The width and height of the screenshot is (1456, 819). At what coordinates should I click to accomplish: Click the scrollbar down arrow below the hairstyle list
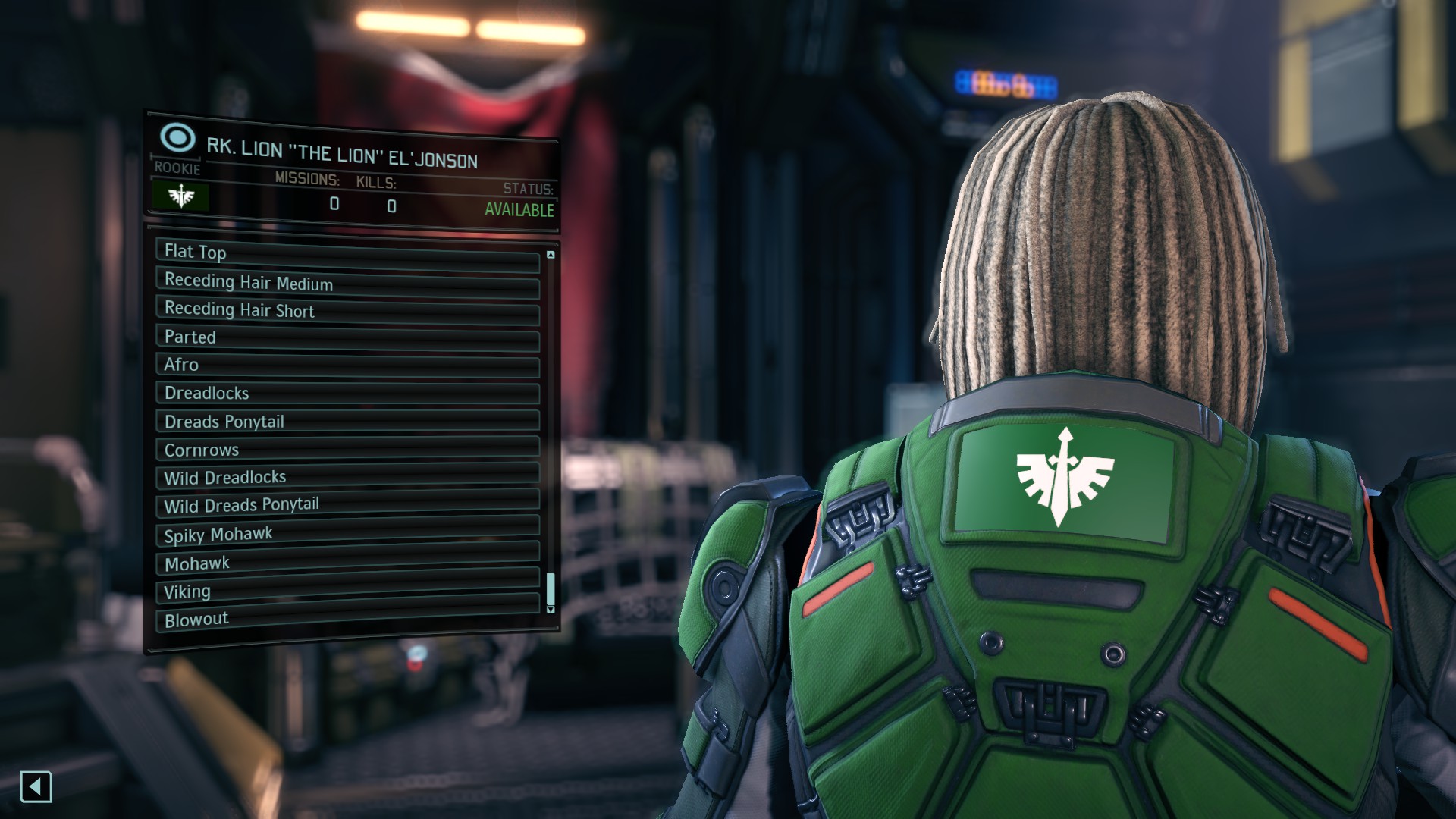pyautogui.click(x=551, y=609)
